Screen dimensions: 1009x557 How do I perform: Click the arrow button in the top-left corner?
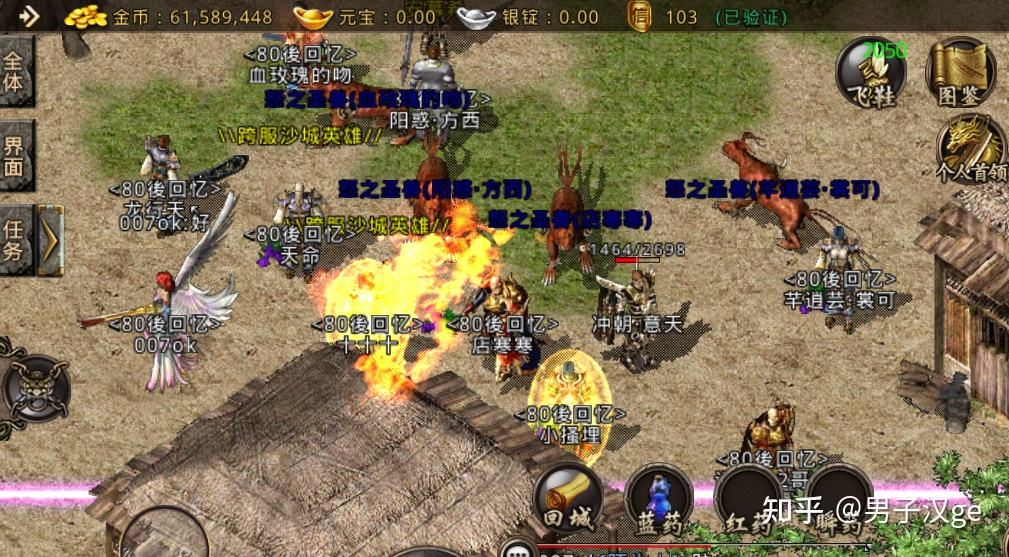(x=27, y=16)
